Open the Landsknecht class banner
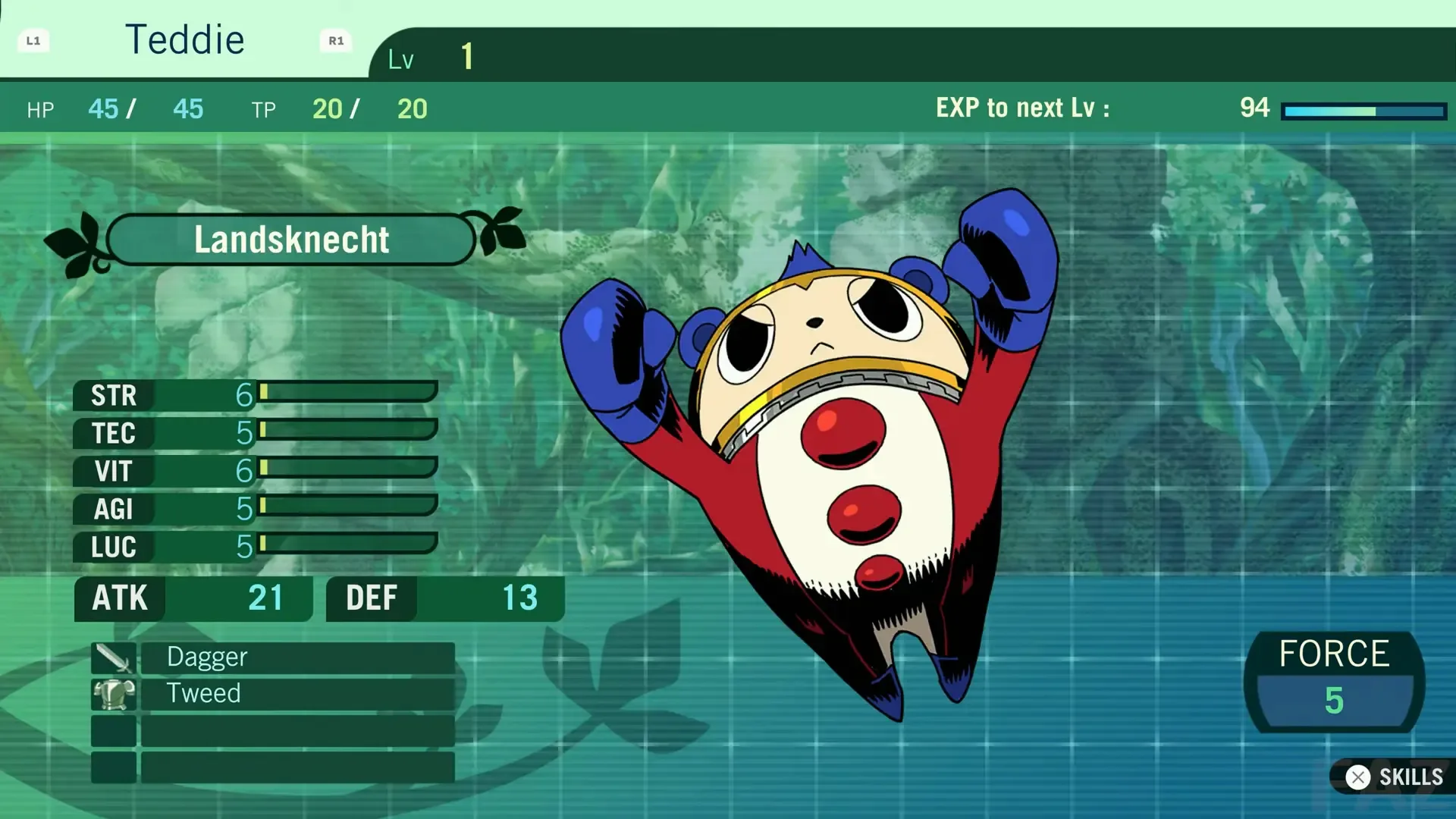 292,240
